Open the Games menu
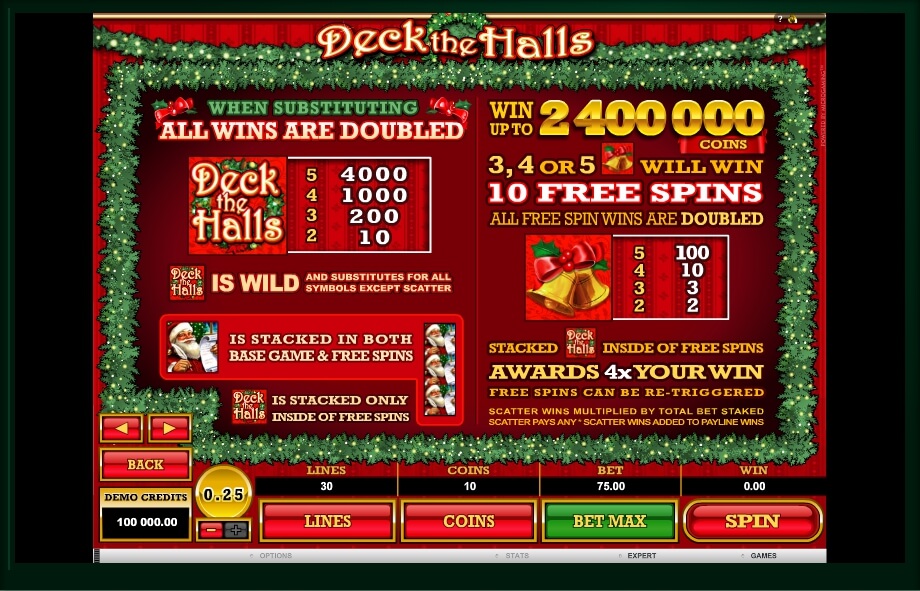 (763, 556)
